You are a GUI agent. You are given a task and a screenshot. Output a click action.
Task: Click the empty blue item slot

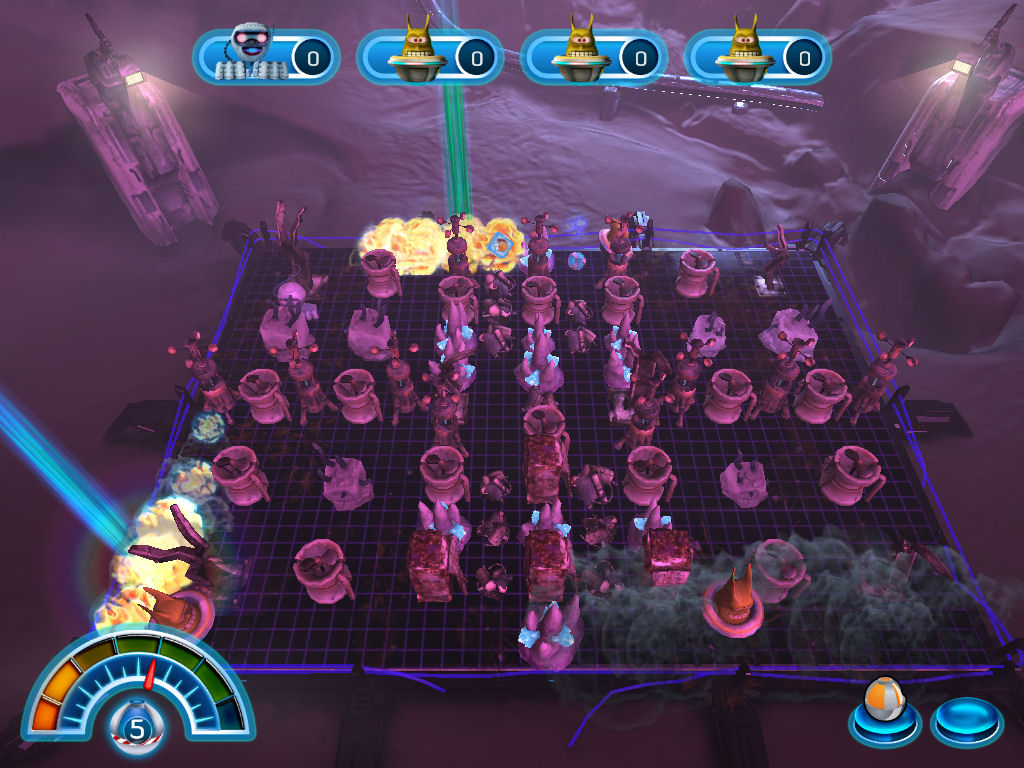(966, 722)
